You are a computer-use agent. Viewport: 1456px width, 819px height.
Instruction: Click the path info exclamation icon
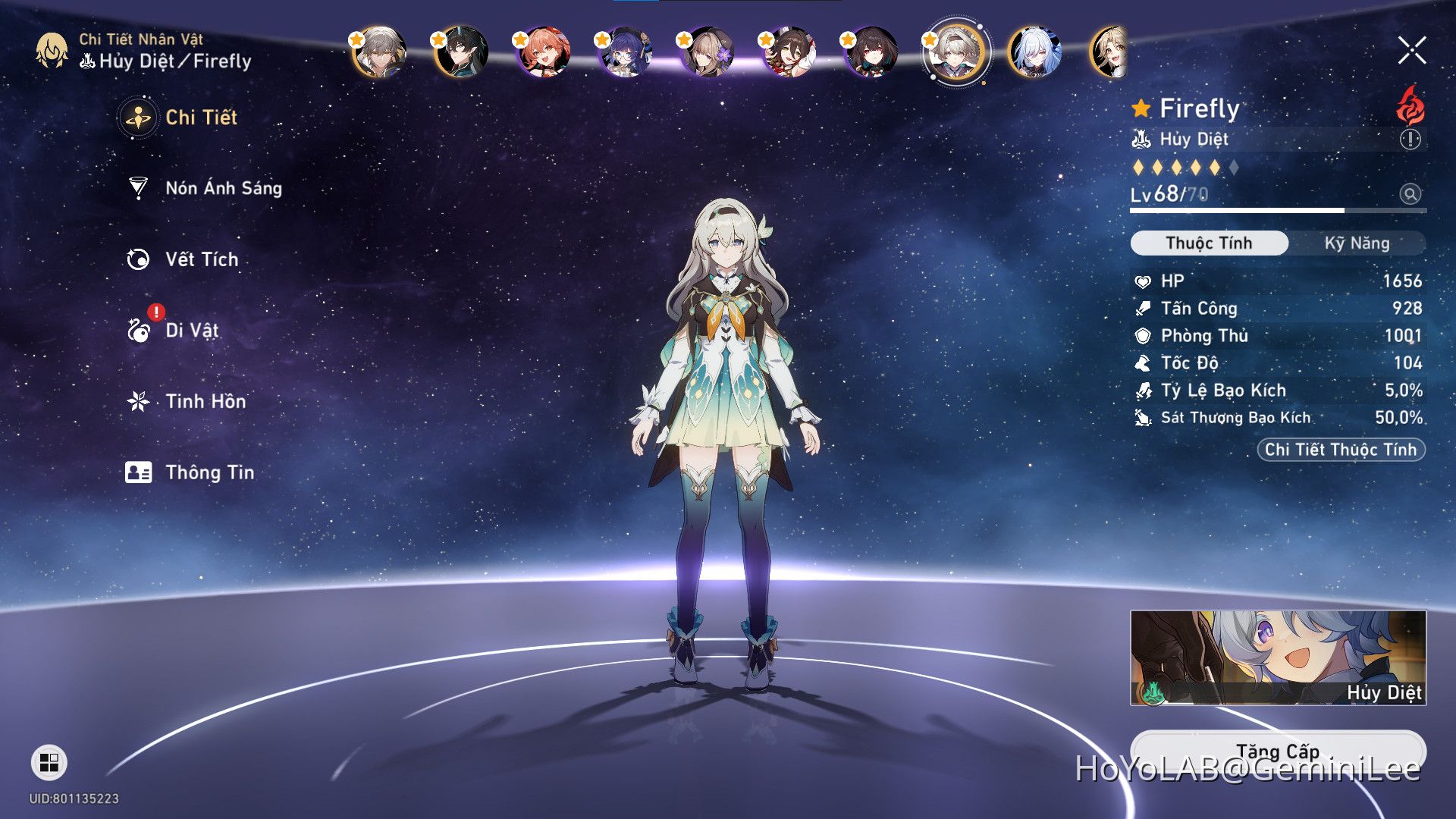click(1410, 140)
